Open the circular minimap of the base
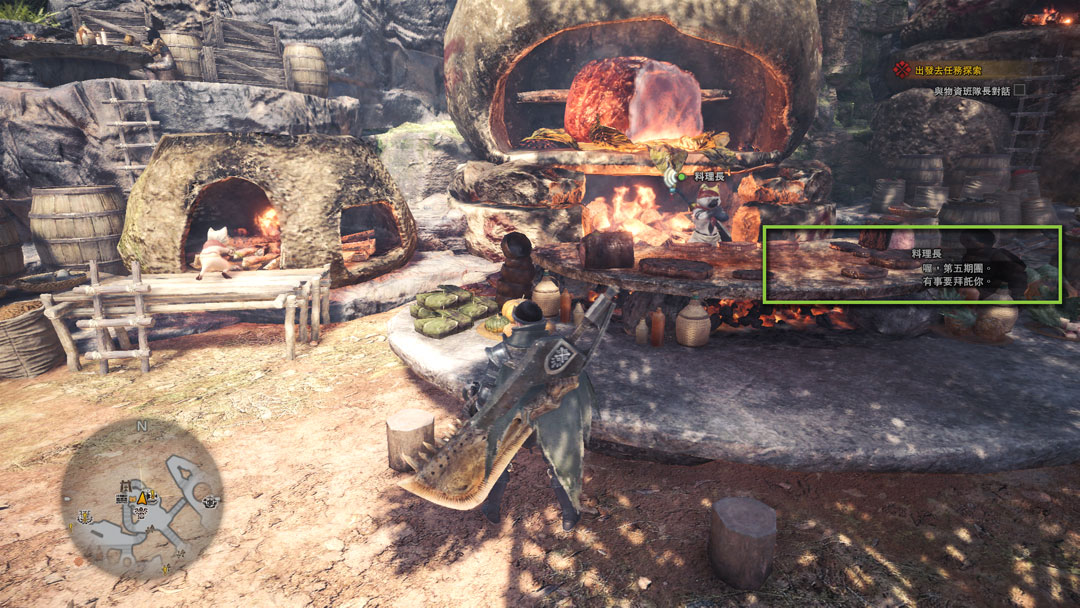This screenshot has width=1080, height=608. pyautogui.click(x=141, y=497)
